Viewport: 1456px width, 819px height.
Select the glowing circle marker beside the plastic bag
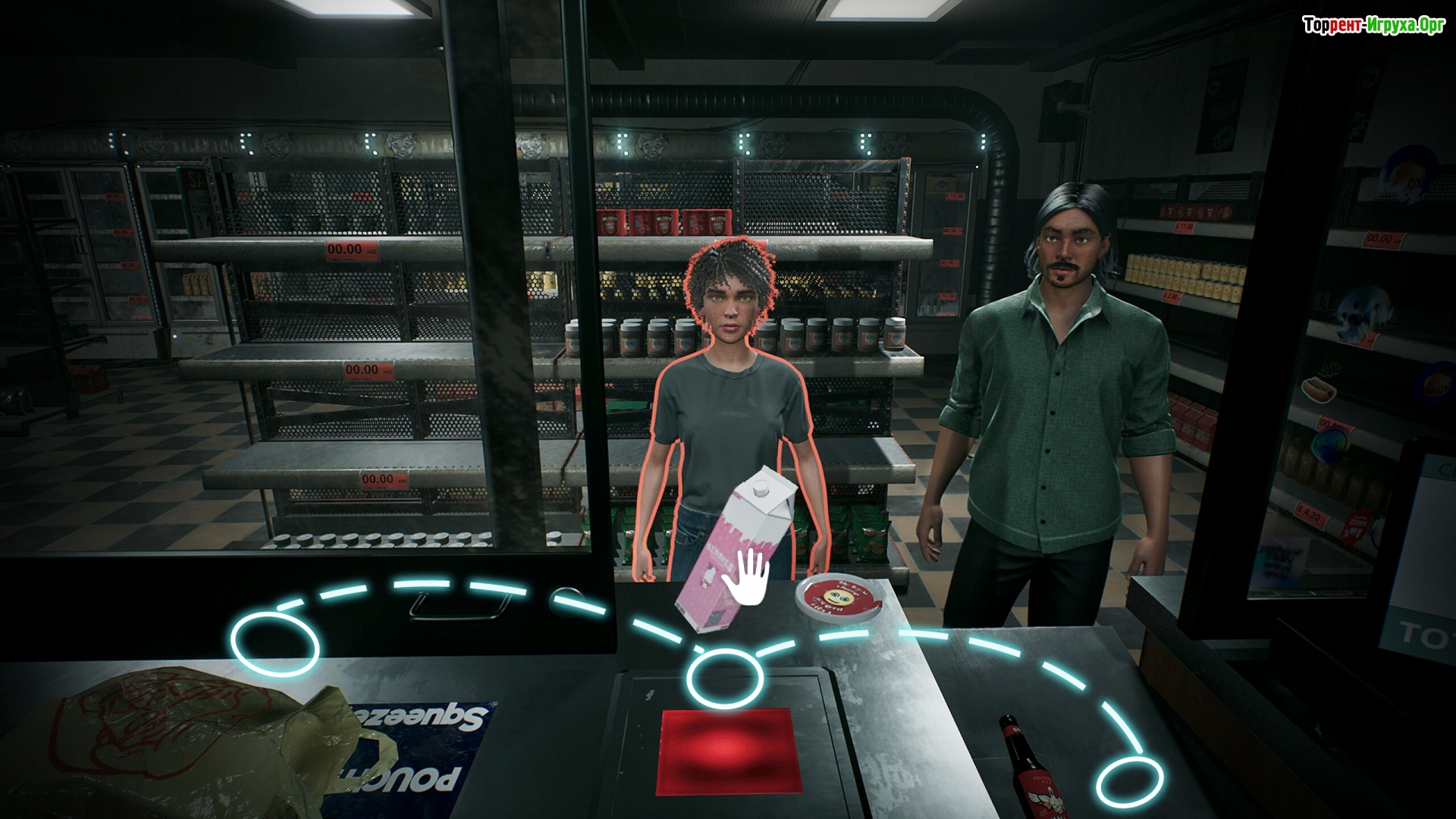[275, 644]
